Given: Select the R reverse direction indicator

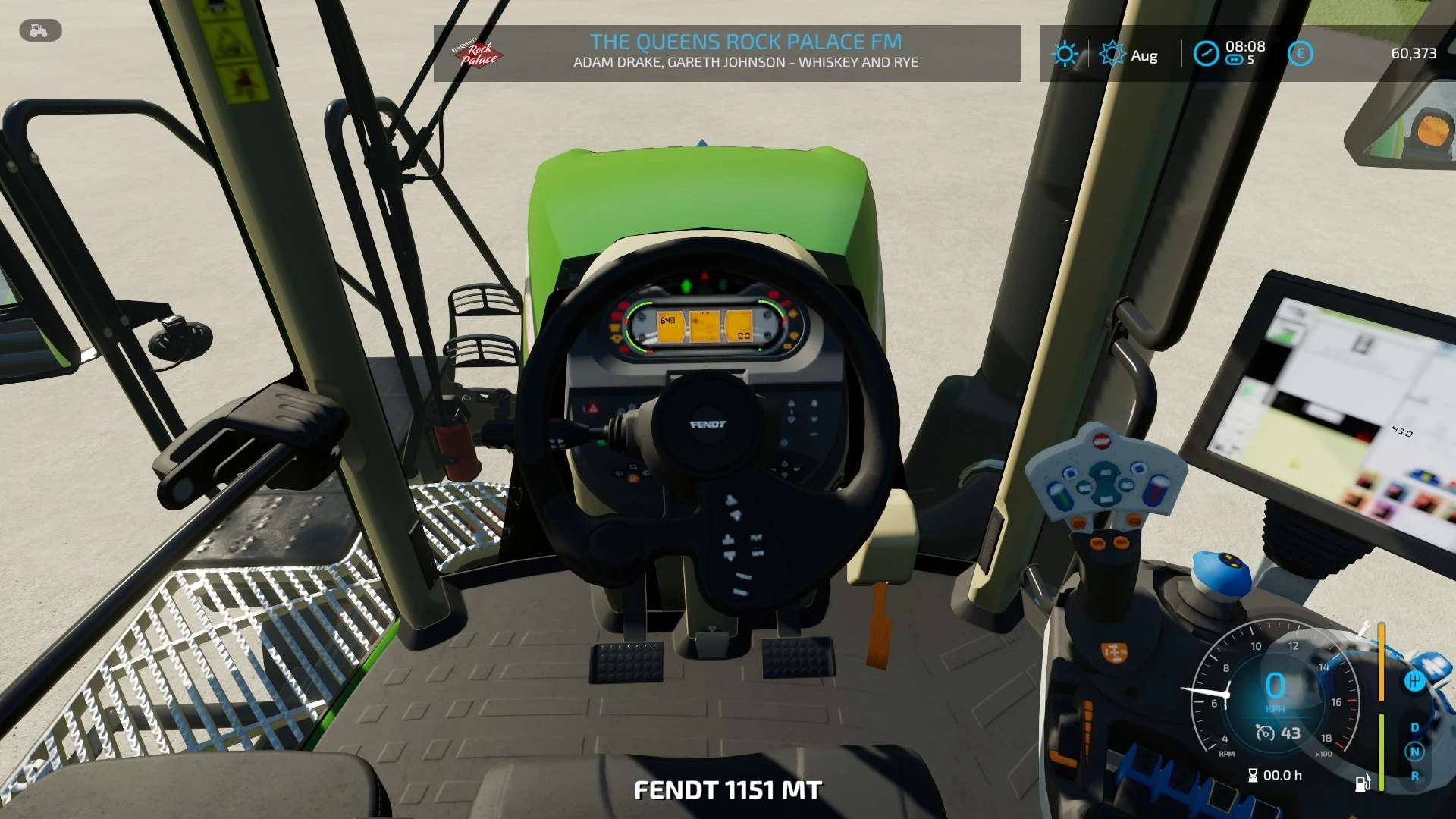Looking at the screenshot, I should [1414, 777].
